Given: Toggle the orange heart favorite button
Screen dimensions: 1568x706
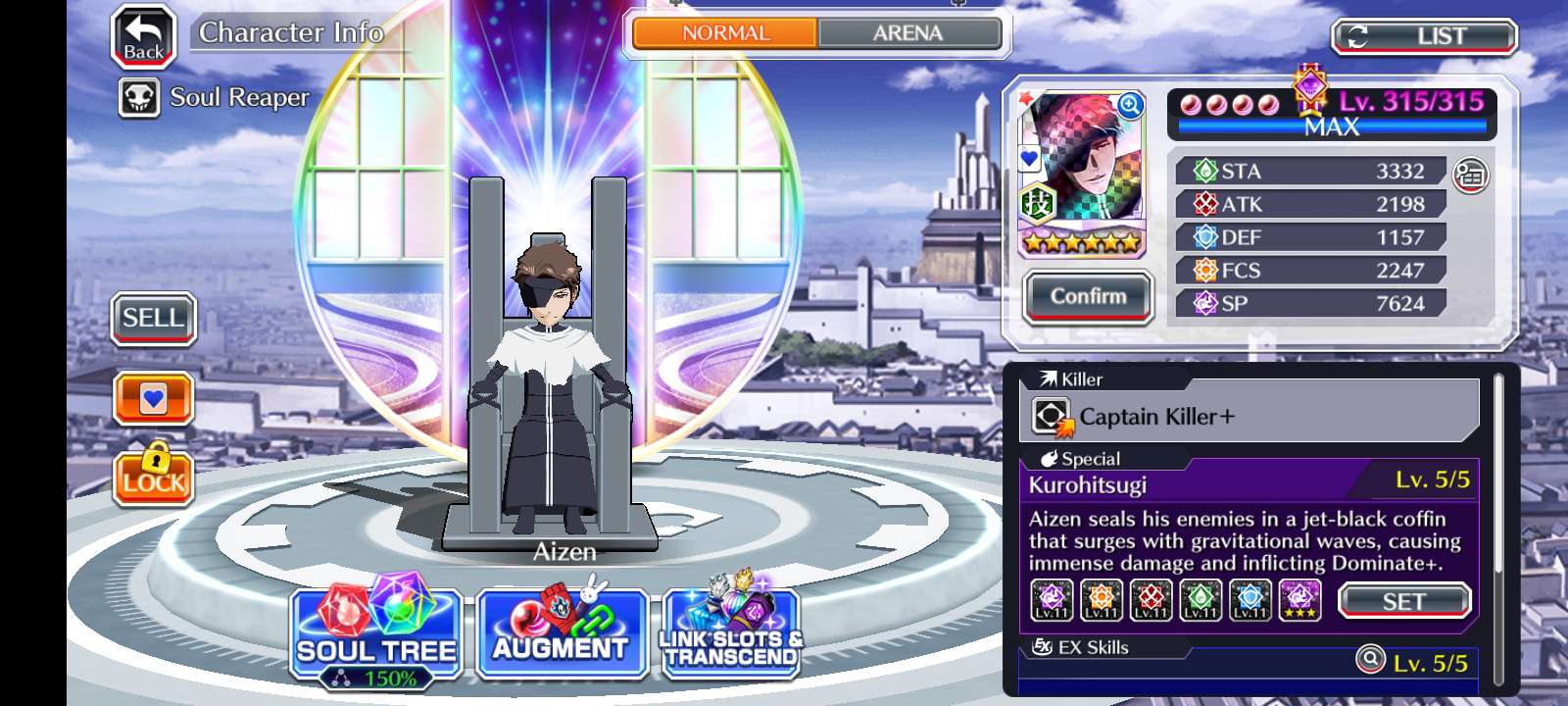Looking at the screenshot, I should click(x=153, y=399).
